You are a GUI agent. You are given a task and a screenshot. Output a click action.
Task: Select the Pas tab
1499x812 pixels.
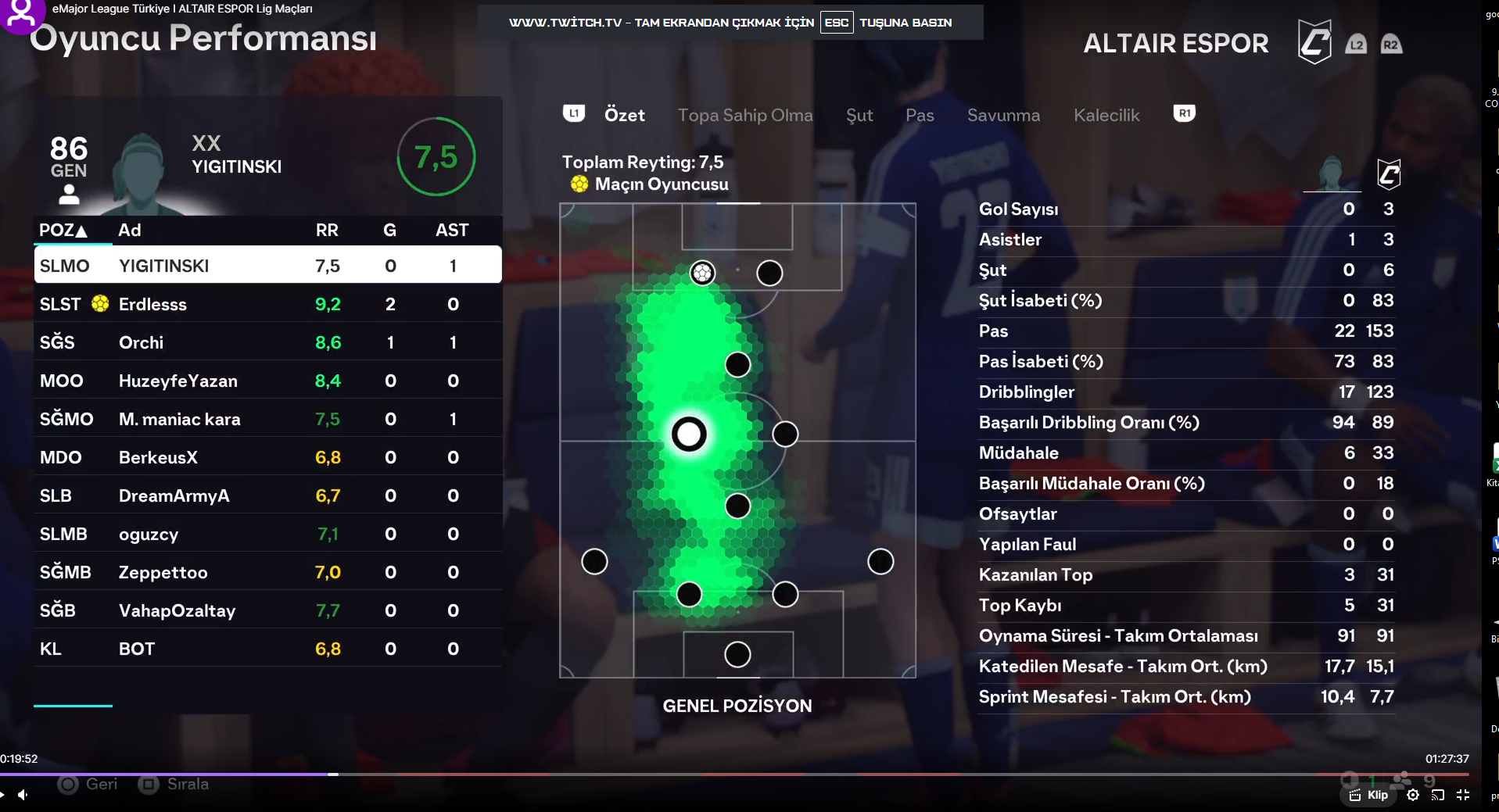tap(920, 115)
